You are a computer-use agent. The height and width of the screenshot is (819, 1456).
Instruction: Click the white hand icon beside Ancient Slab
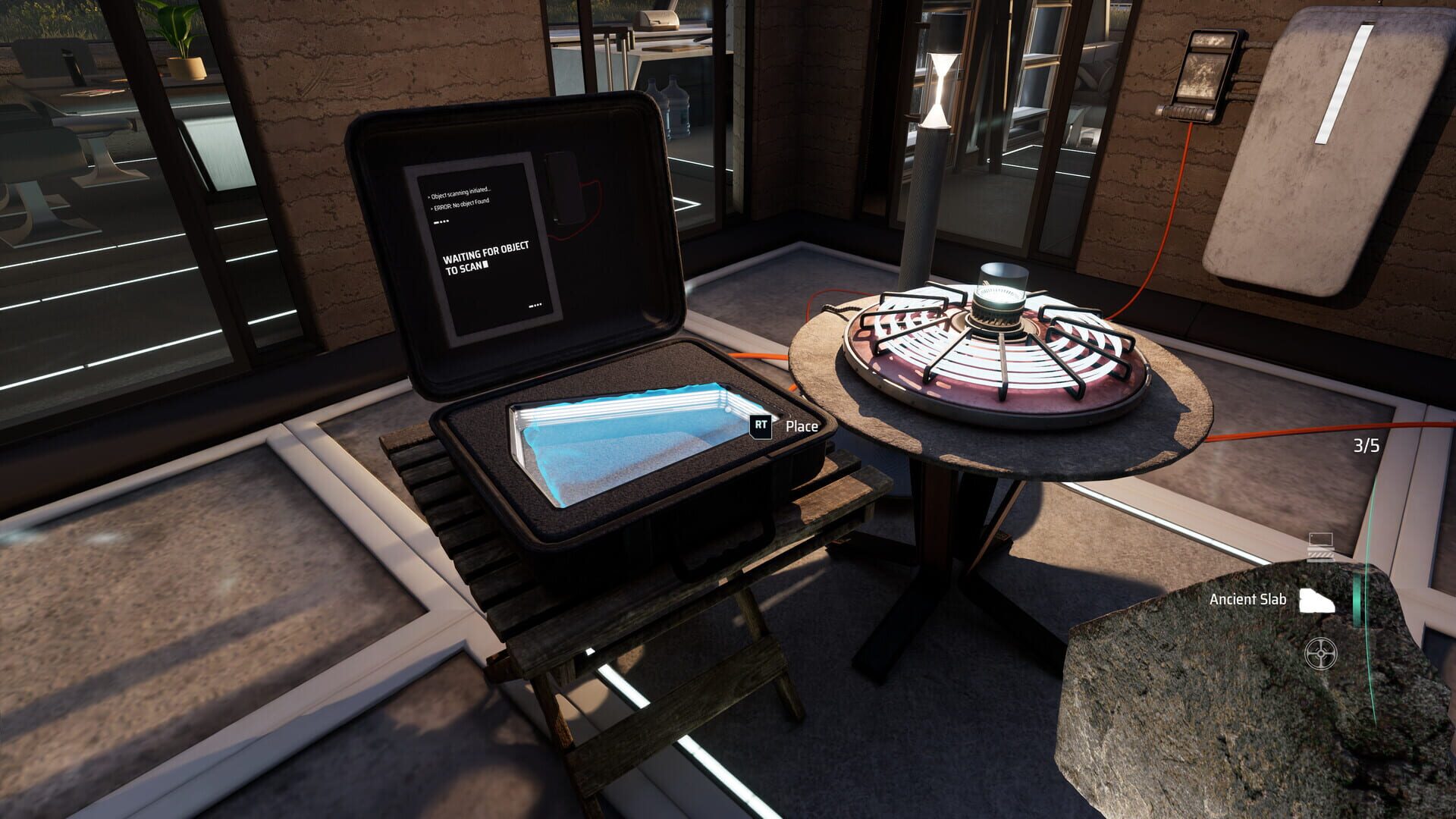coord(1317,600)
